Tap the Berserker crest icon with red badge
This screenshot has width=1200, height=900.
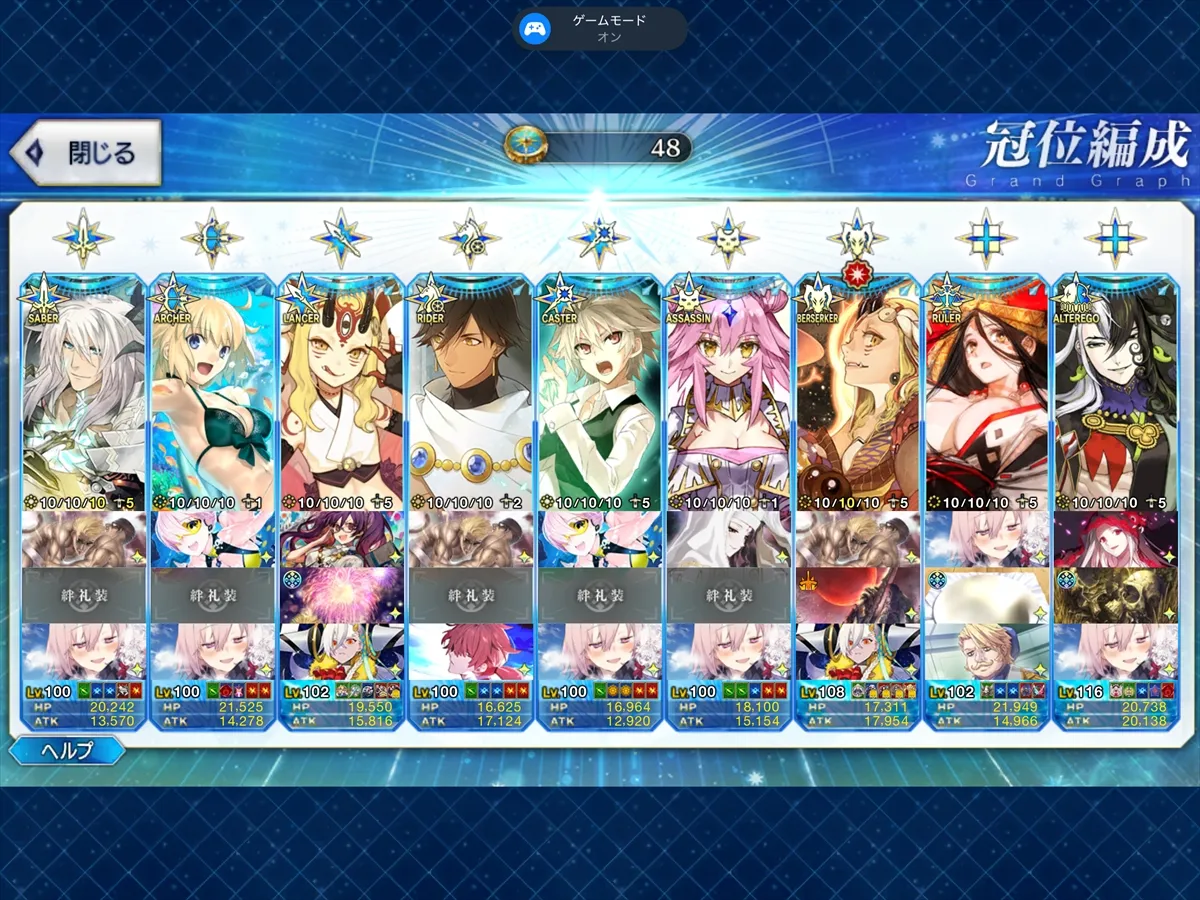tap(857, 238)
